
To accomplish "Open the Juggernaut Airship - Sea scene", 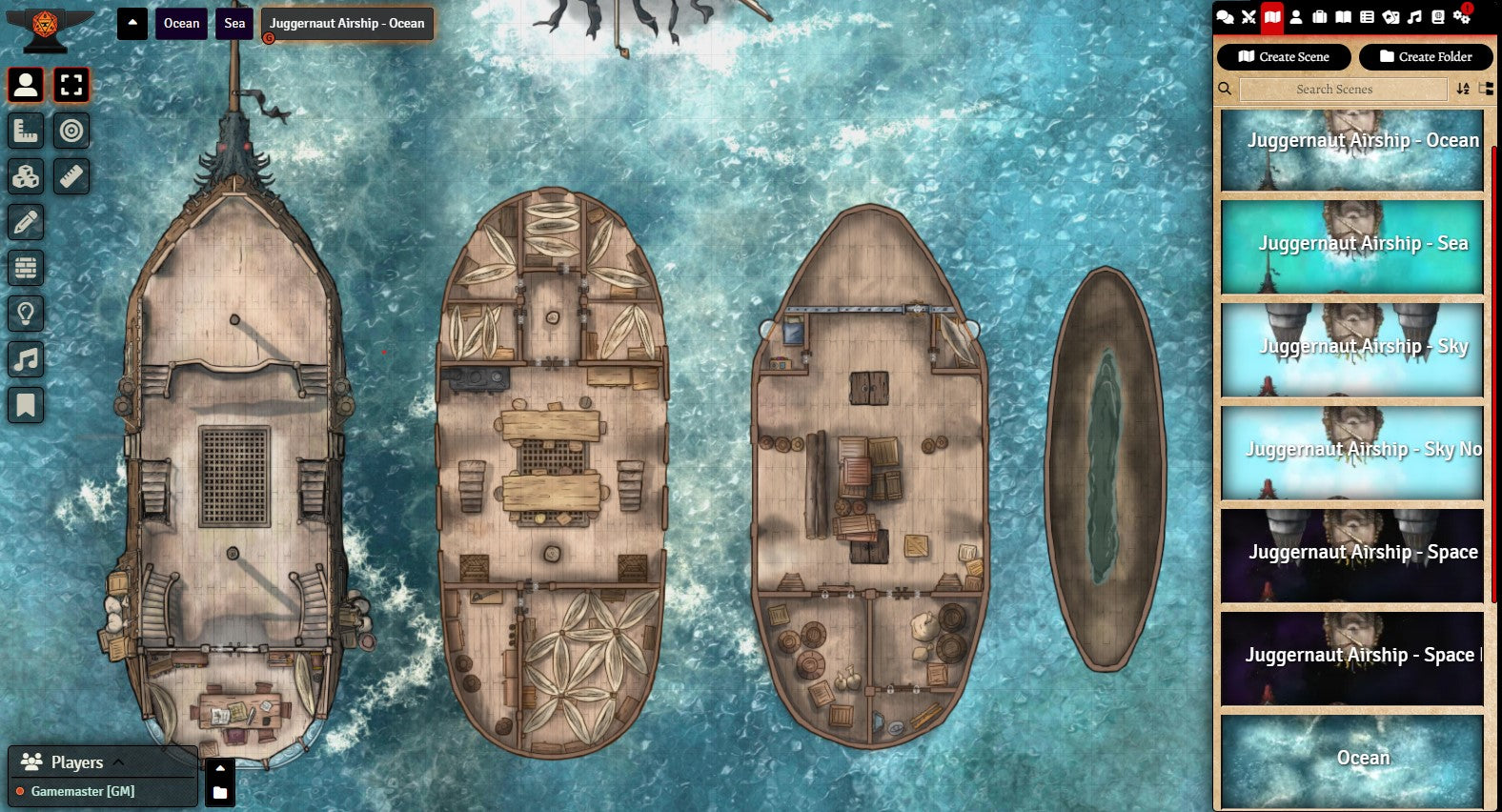I will tap(1352, 246).
